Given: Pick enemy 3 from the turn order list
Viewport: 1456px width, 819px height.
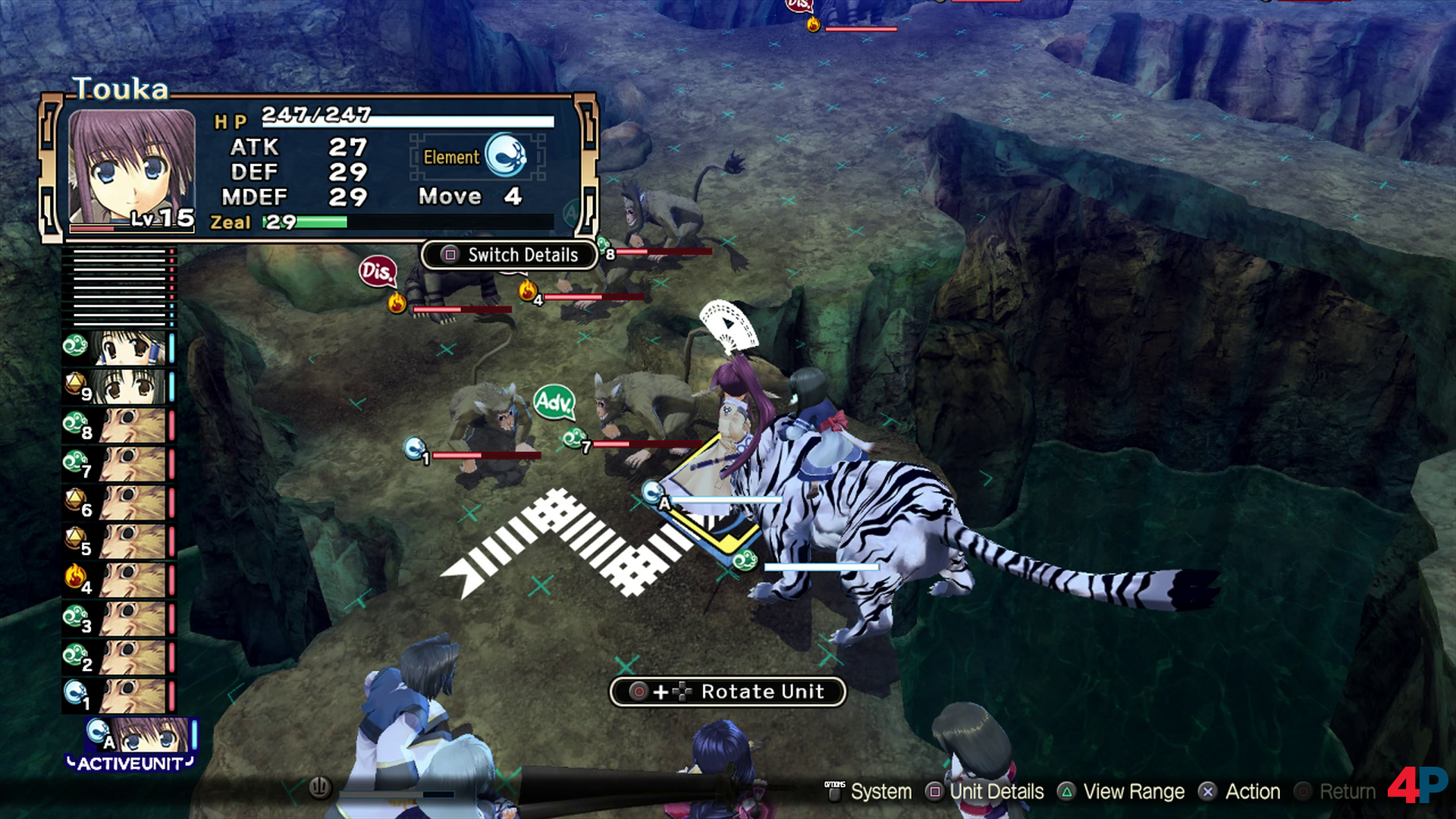Looking at the screenshot, I should point(133,618).
